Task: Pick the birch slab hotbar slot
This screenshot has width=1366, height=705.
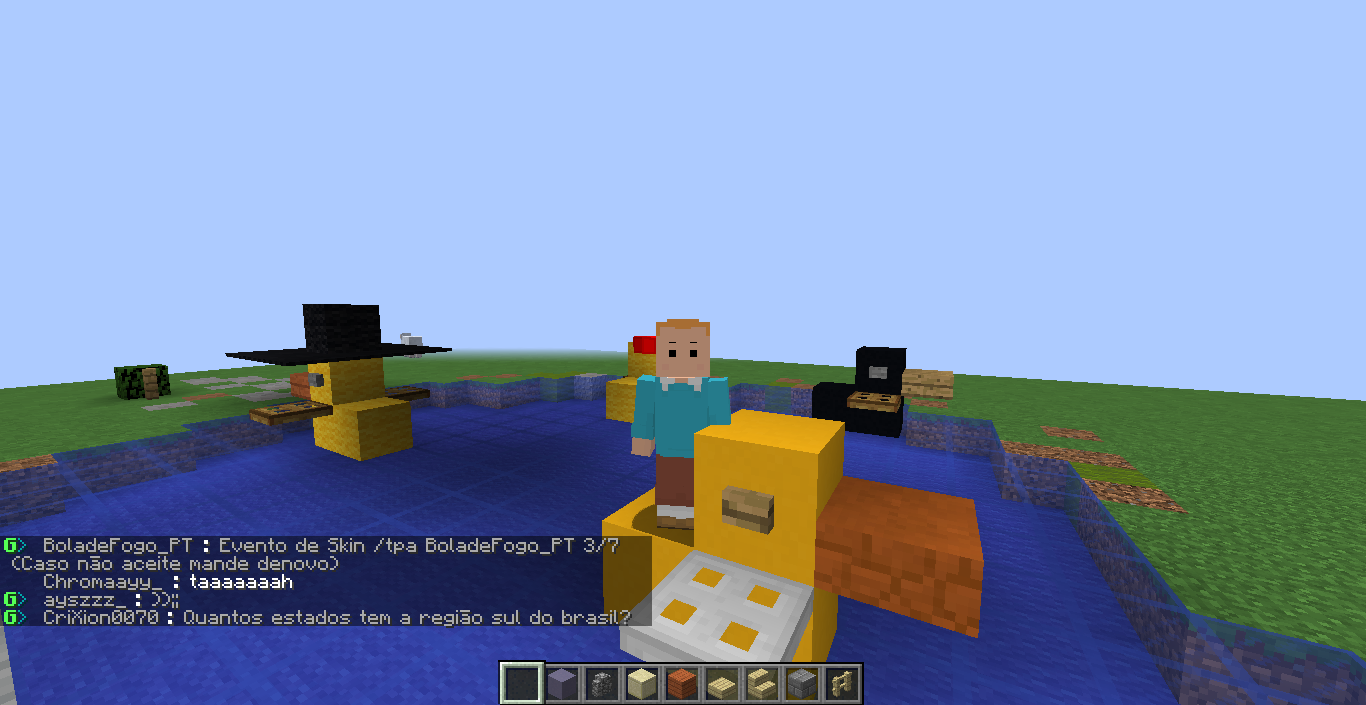Action: (722, 684)
